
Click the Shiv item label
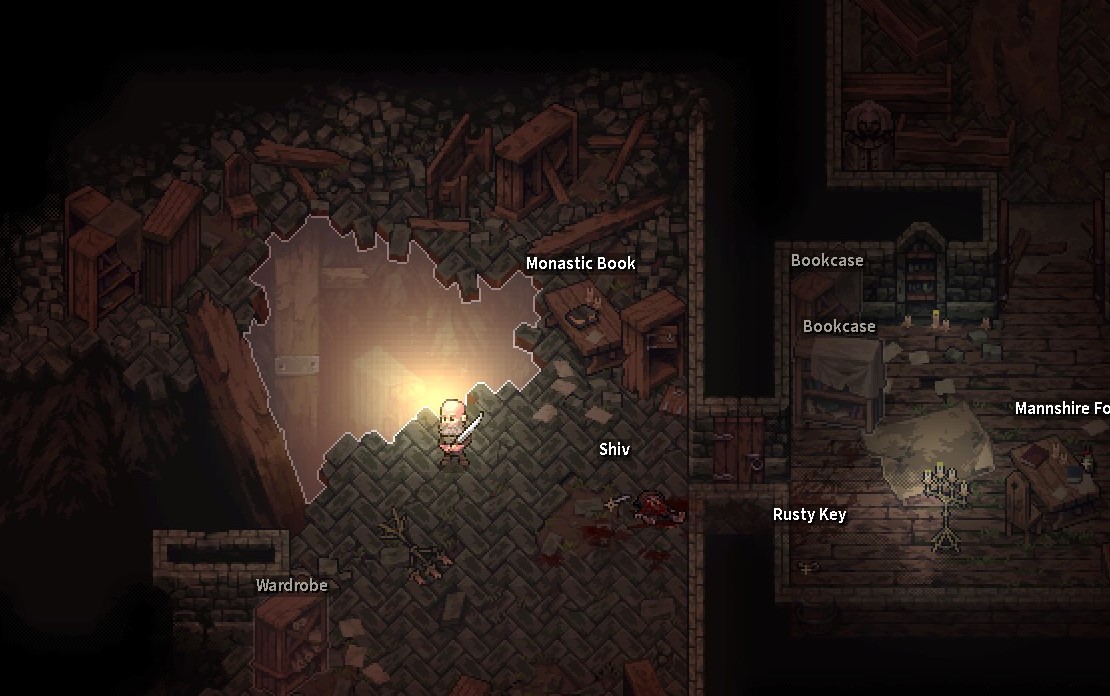point(614,450)
